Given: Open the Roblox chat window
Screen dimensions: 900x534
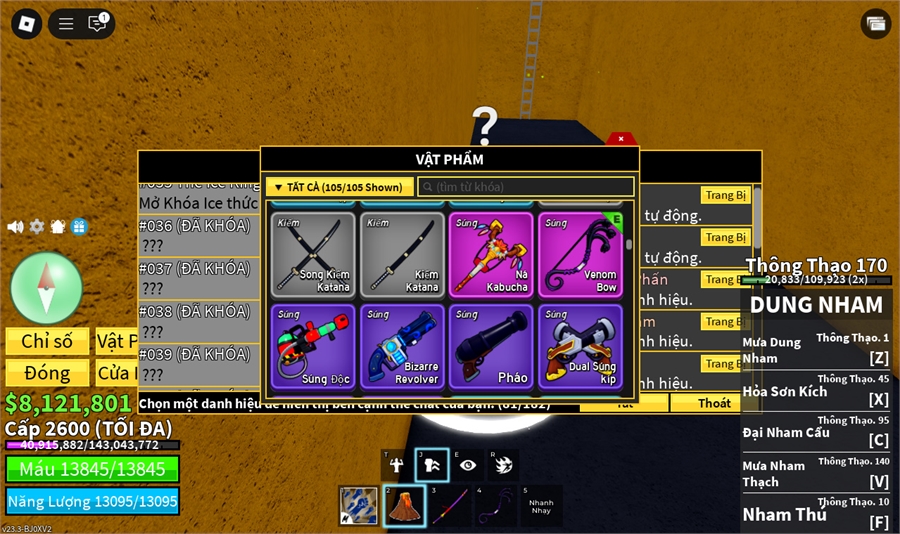Looking at the screenshot, I should (x=97, y=24).
